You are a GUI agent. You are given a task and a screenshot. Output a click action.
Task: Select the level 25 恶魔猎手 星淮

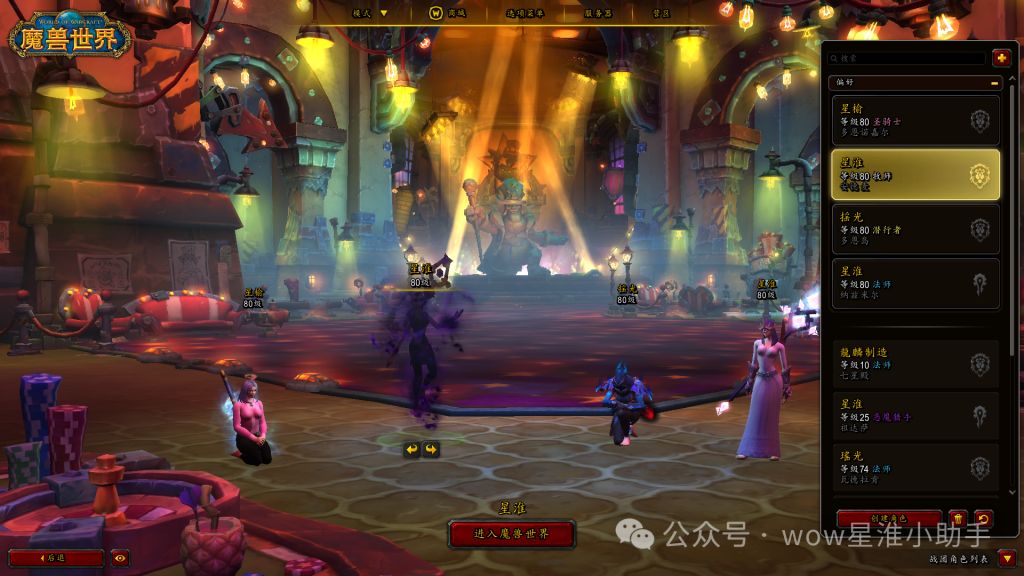(915, 416)
